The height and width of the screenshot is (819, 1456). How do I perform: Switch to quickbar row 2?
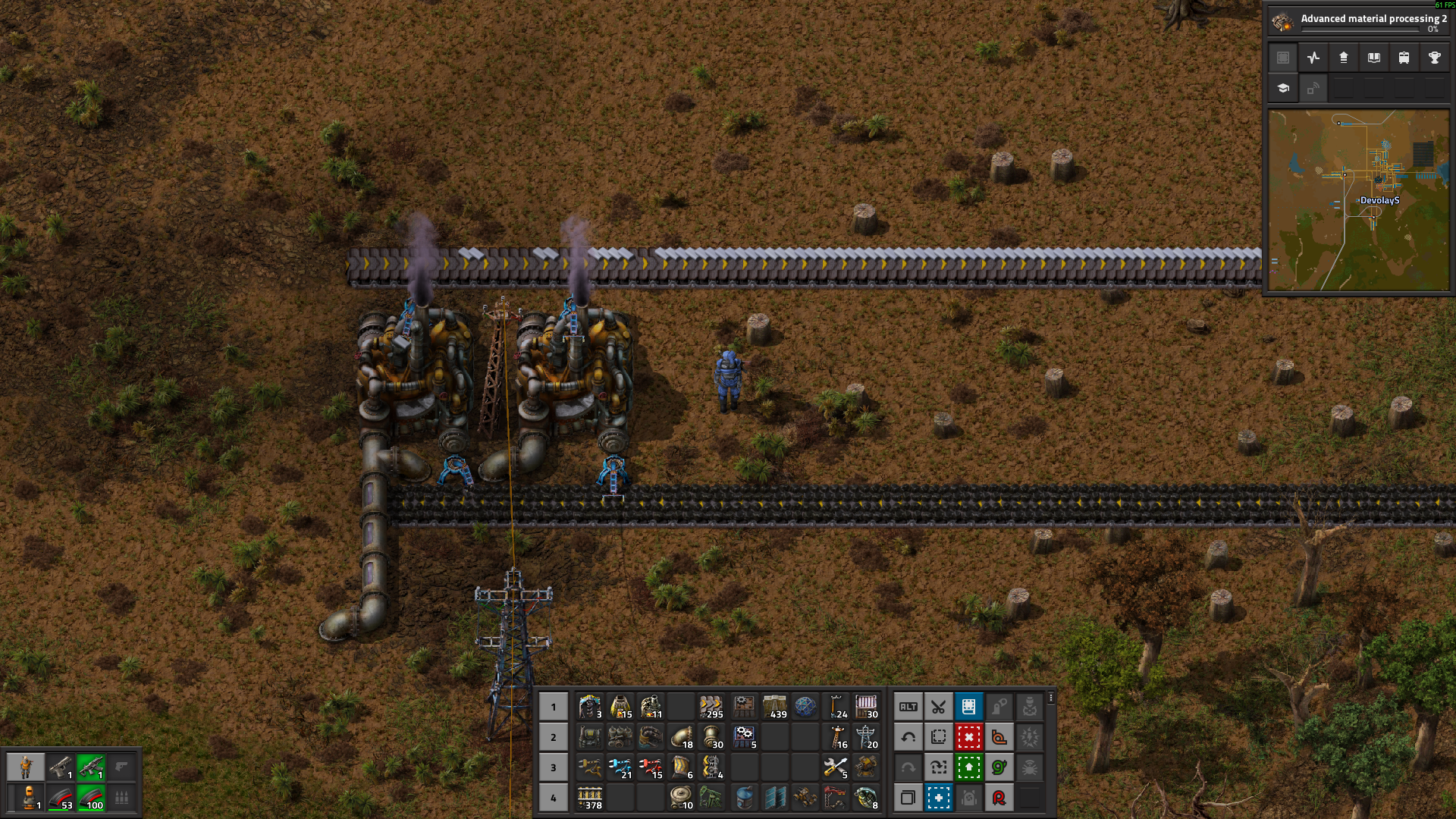[554, 737]
